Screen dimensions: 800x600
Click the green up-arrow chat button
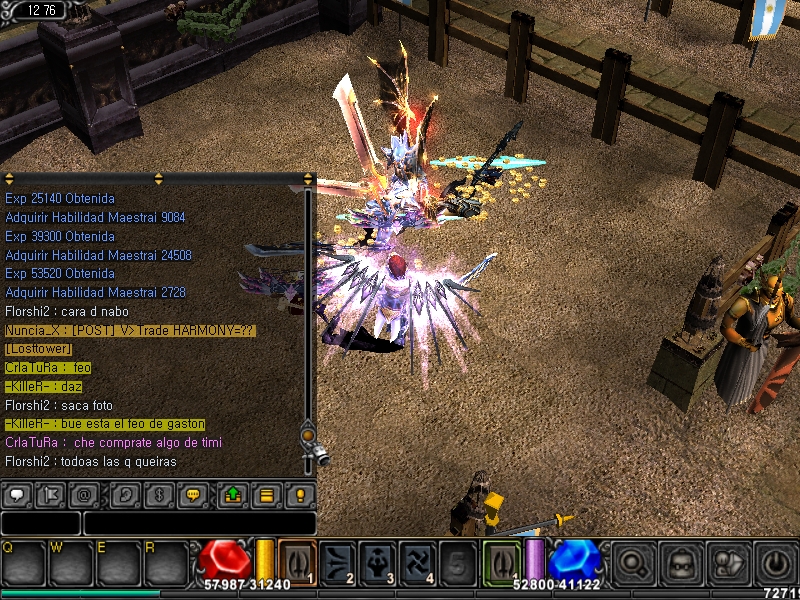tap(233, 494)
